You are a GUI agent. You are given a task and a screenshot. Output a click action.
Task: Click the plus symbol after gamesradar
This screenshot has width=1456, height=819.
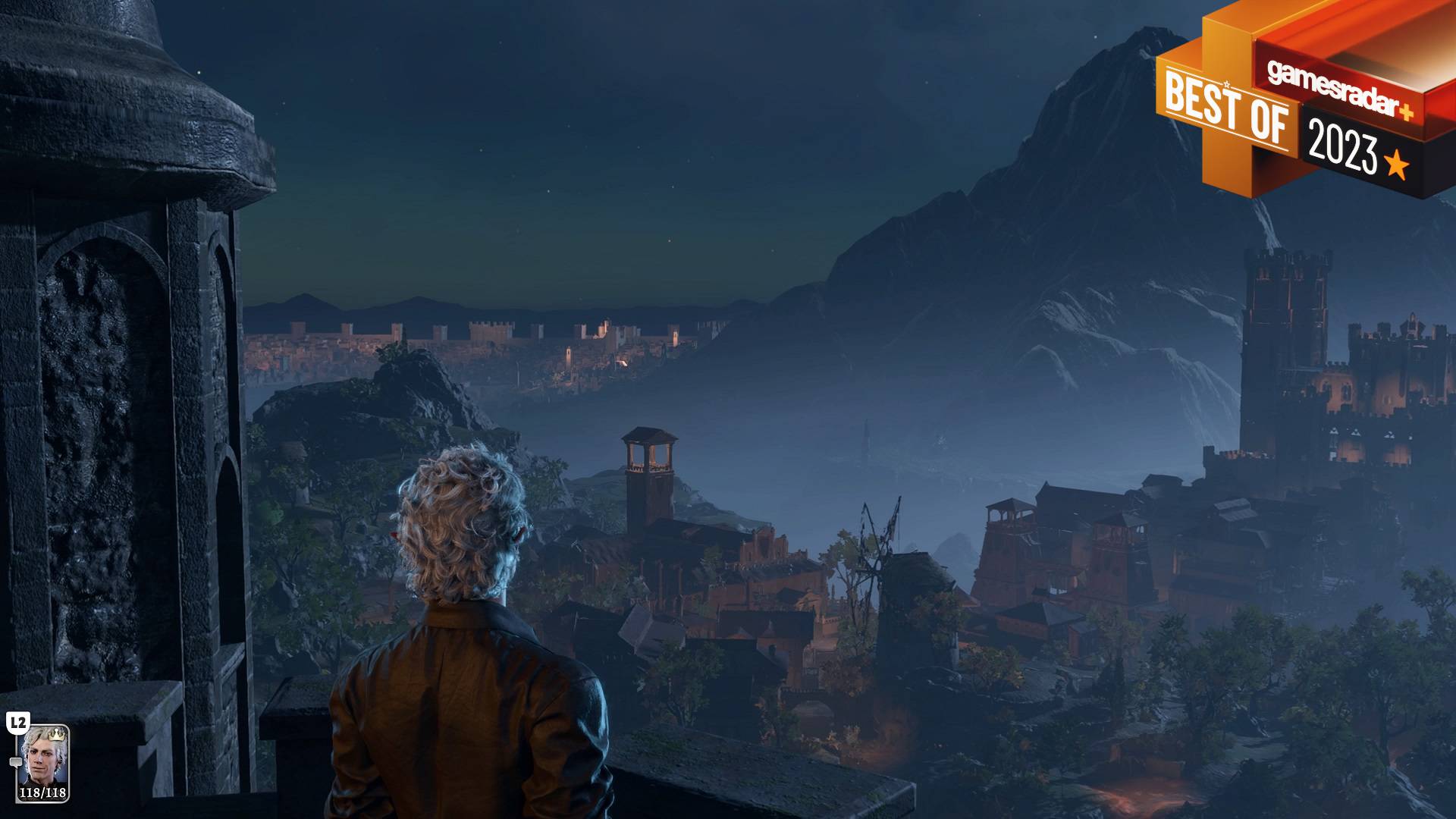click(x=1406, y=112)
